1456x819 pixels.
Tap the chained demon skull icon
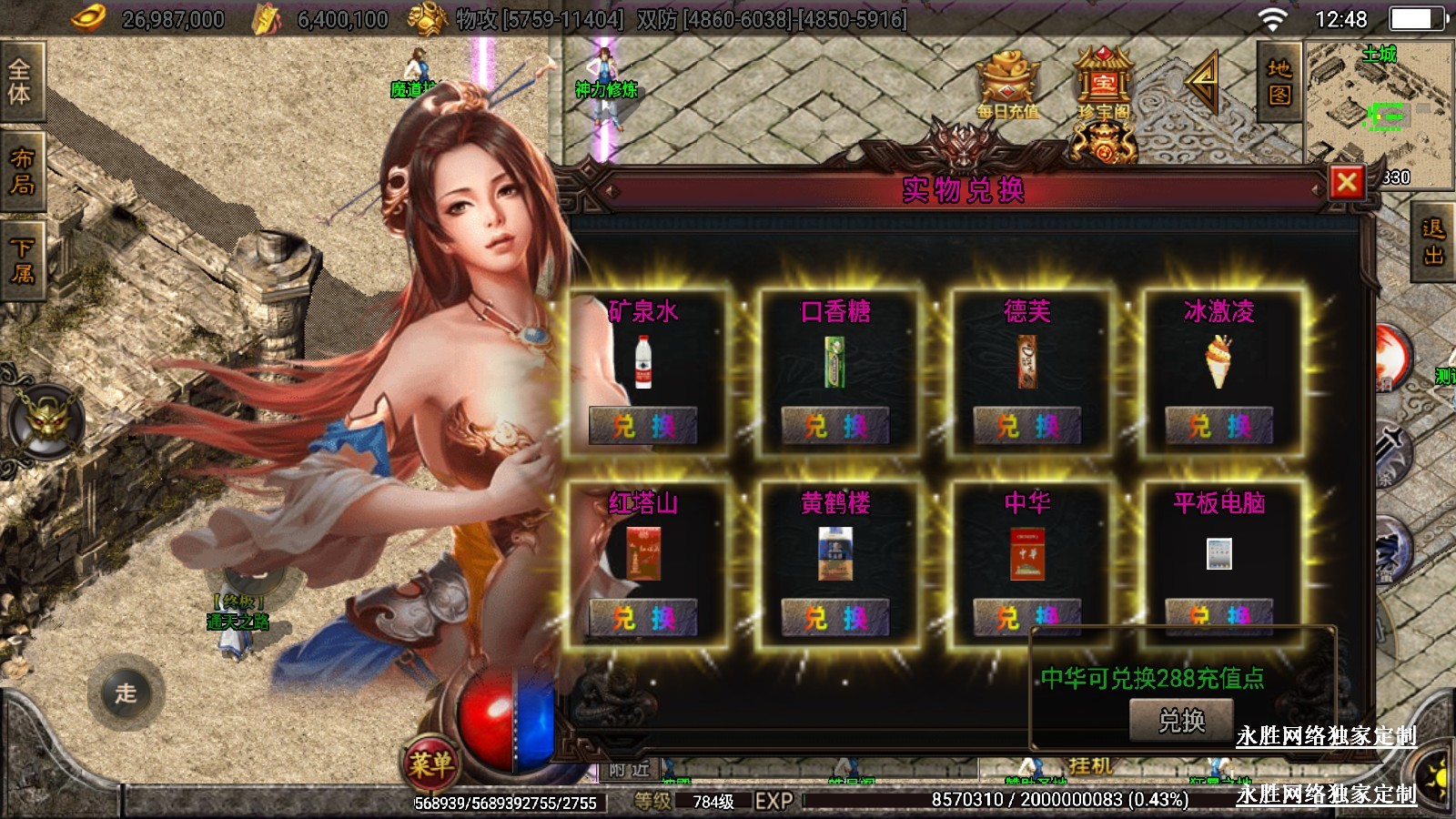45,422
